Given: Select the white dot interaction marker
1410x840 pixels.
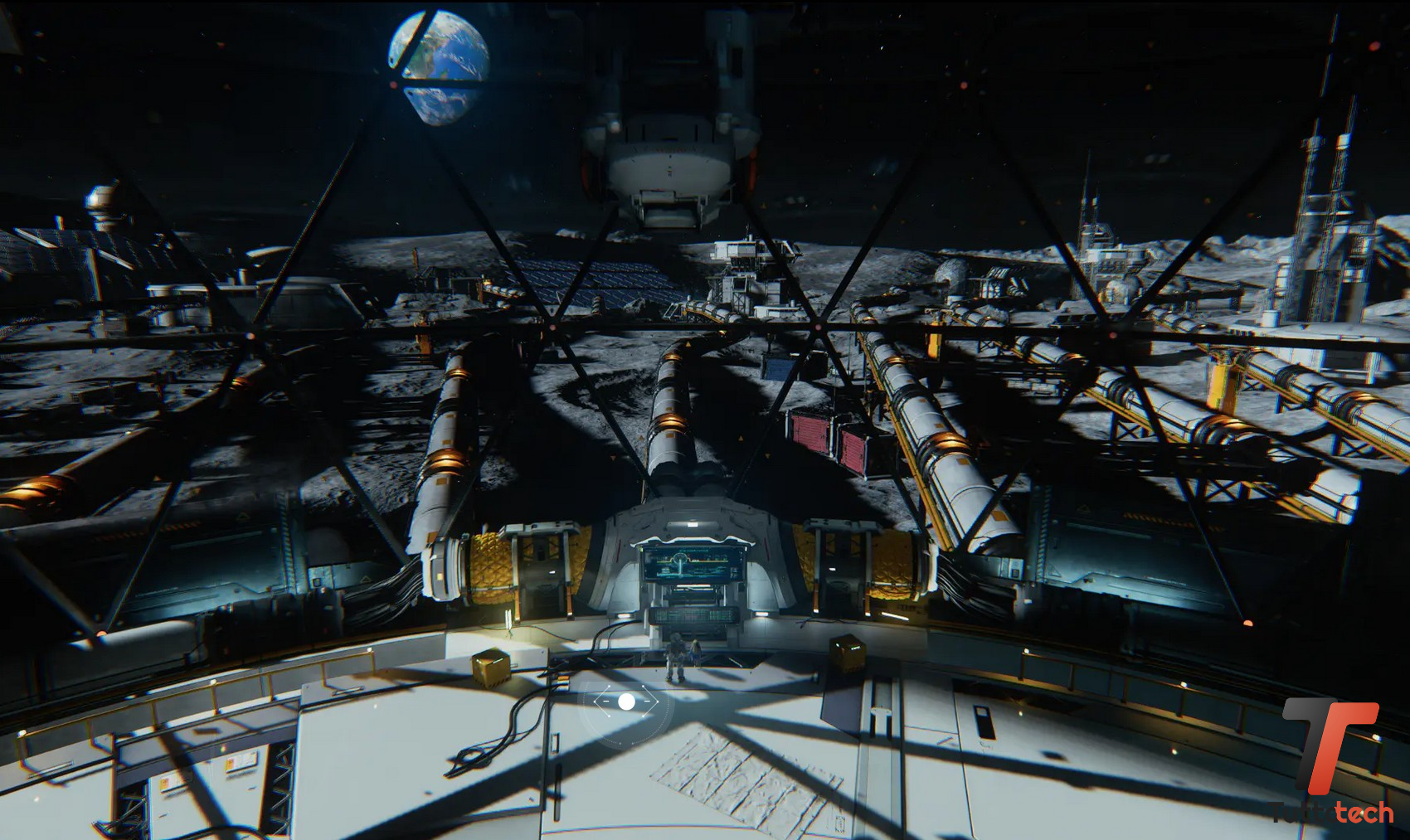Looking at the screenshot, I should [x=626, y=702].
